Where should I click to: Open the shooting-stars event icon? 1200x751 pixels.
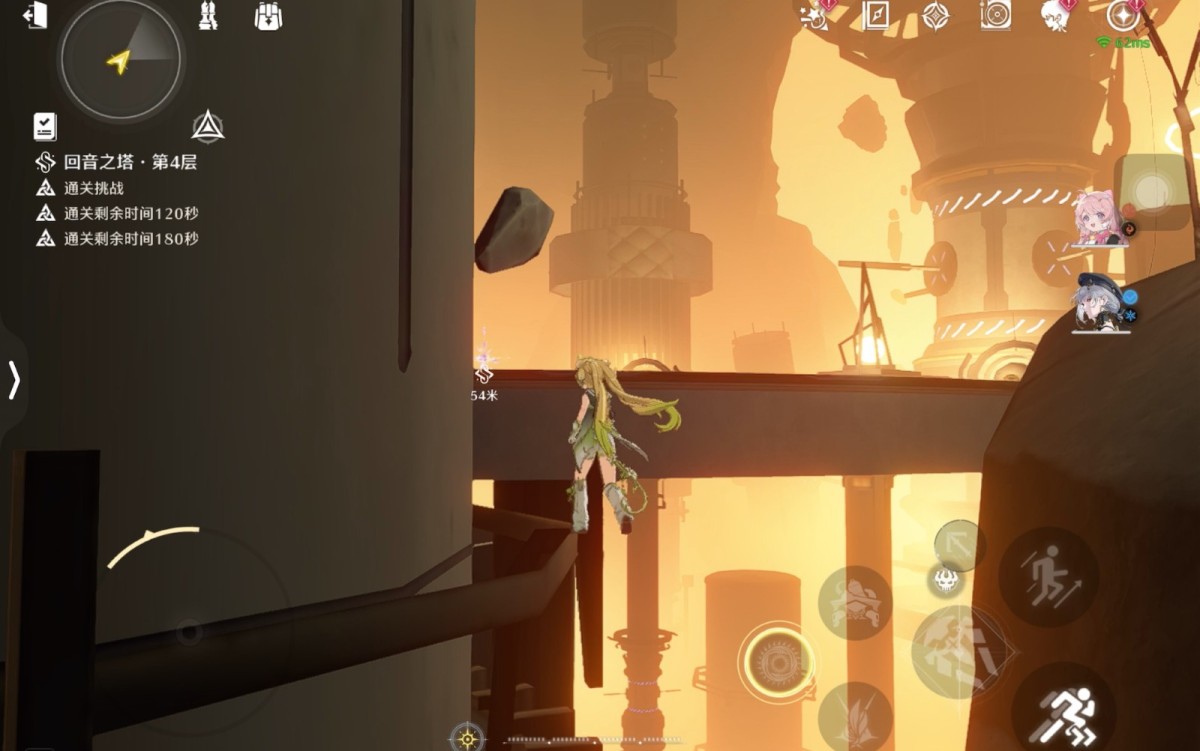pos(815,15)
